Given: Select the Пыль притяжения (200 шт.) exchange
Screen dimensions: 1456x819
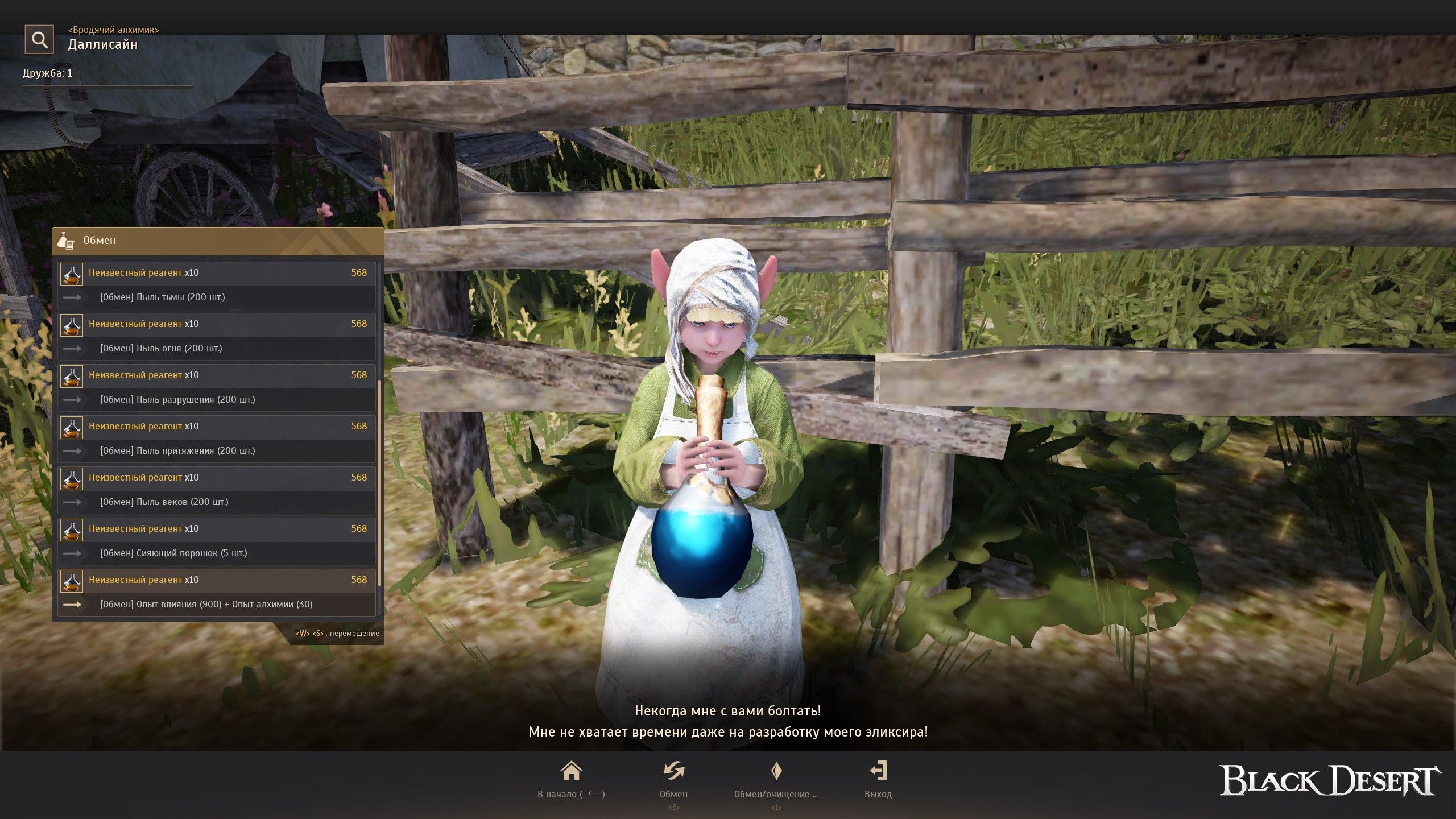Looking at the screenshot, I should tap(217, 439).
